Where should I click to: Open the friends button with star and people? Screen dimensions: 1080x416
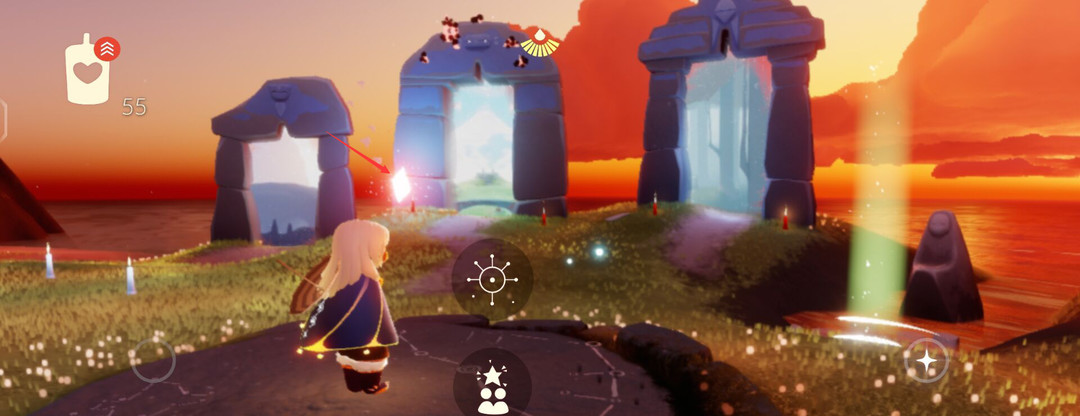click(492, 387)
